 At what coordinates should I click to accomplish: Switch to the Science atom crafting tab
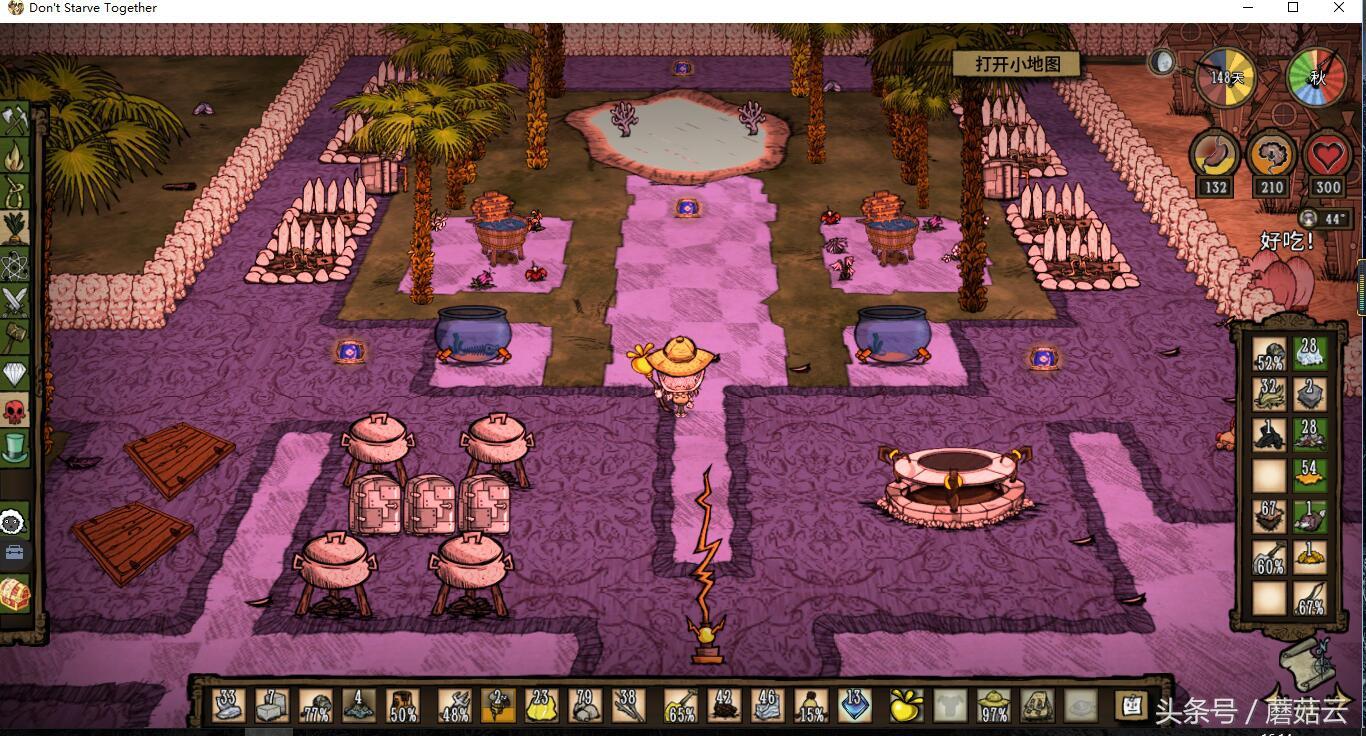coord(14,265)
